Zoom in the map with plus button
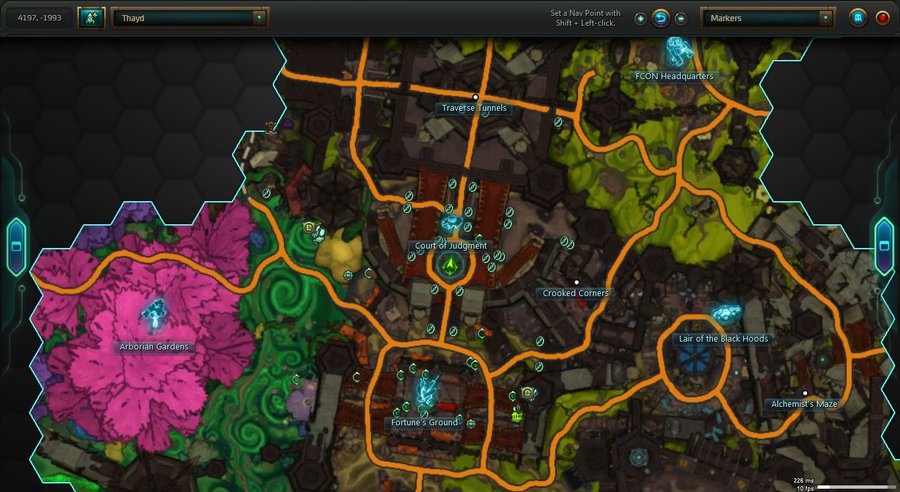This screenshot has height=492, width=900. (640, 18)
